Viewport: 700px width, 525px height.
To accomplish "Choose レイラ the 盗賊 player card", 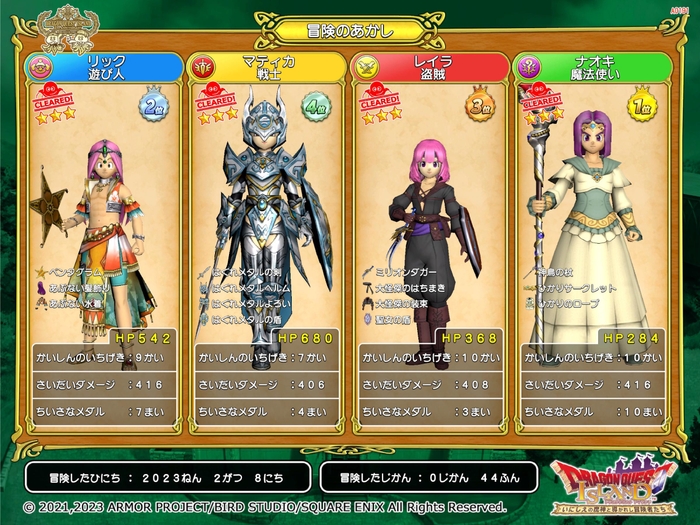I will (x=430, y=240).
